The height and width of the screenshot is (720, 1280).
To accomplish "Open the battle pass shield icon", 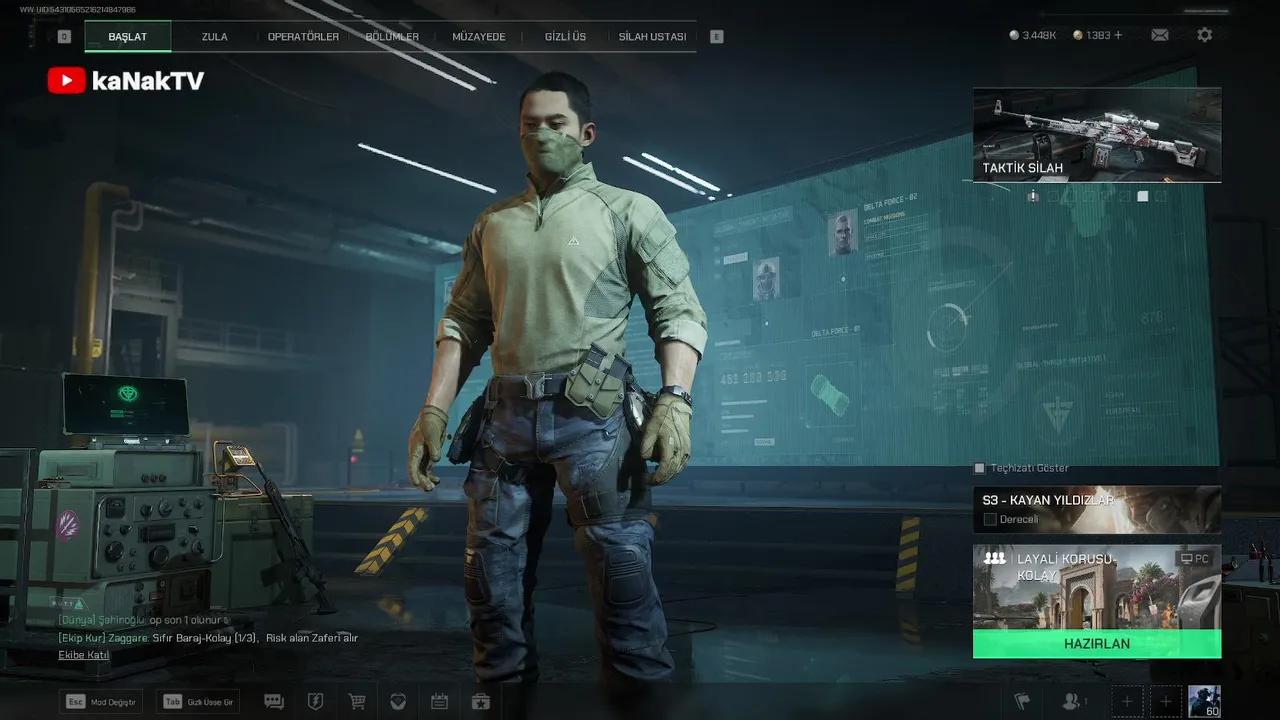I will (x=315, y=701).
